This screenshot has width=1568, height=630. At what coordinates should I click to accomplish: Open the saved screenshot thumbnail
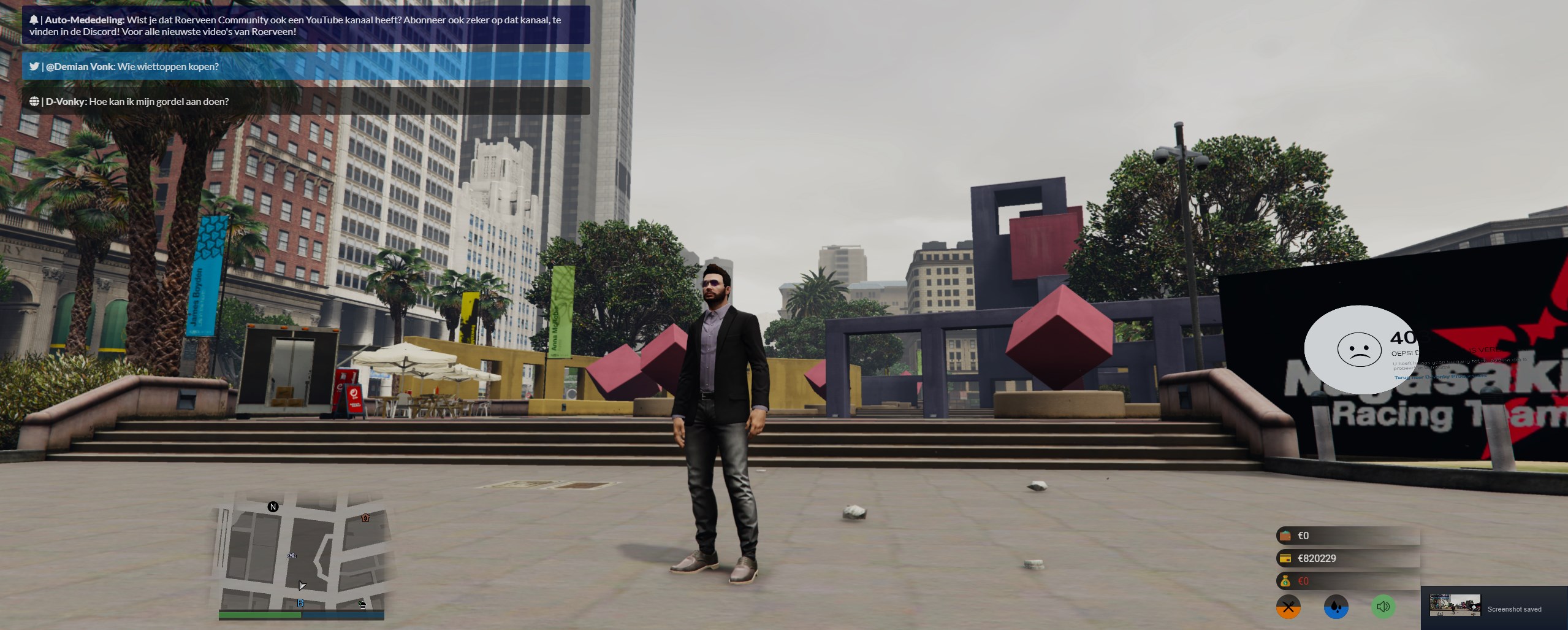click(1455, 605)
